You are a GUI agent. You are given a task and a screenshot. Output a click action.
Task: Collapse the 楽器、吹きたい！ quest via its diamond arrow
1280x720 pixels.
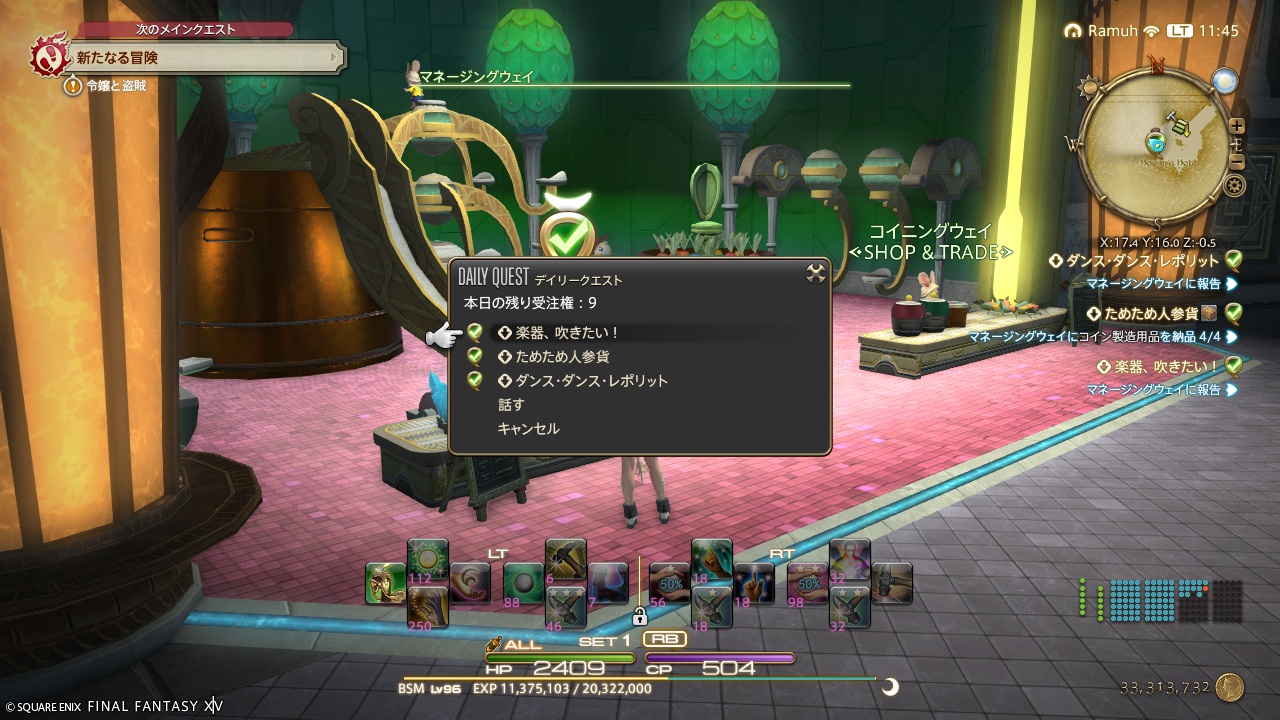click(x=1103, y=366)
